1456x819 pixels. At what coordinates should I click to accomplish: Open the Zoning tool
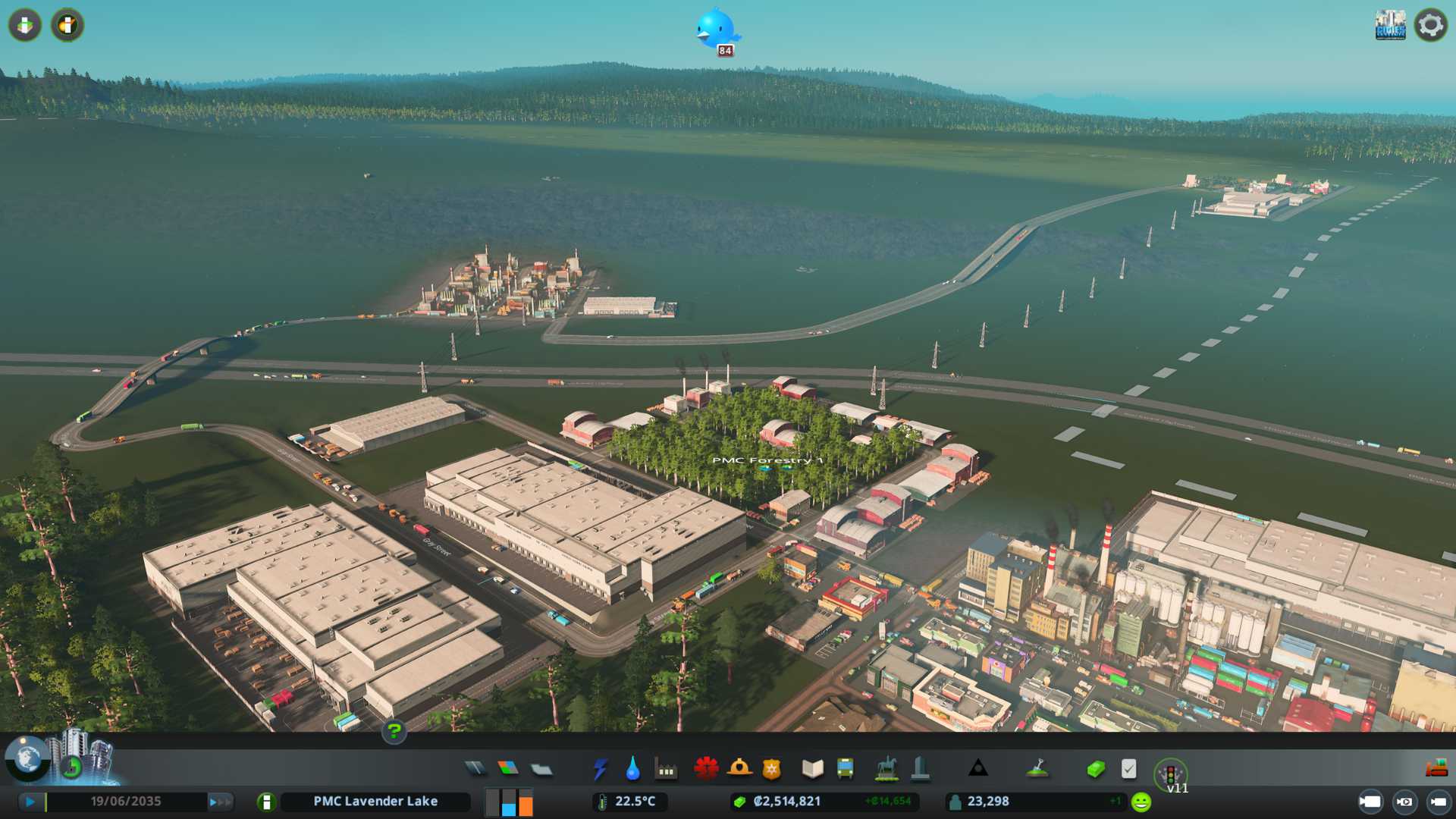click(508, 769)
